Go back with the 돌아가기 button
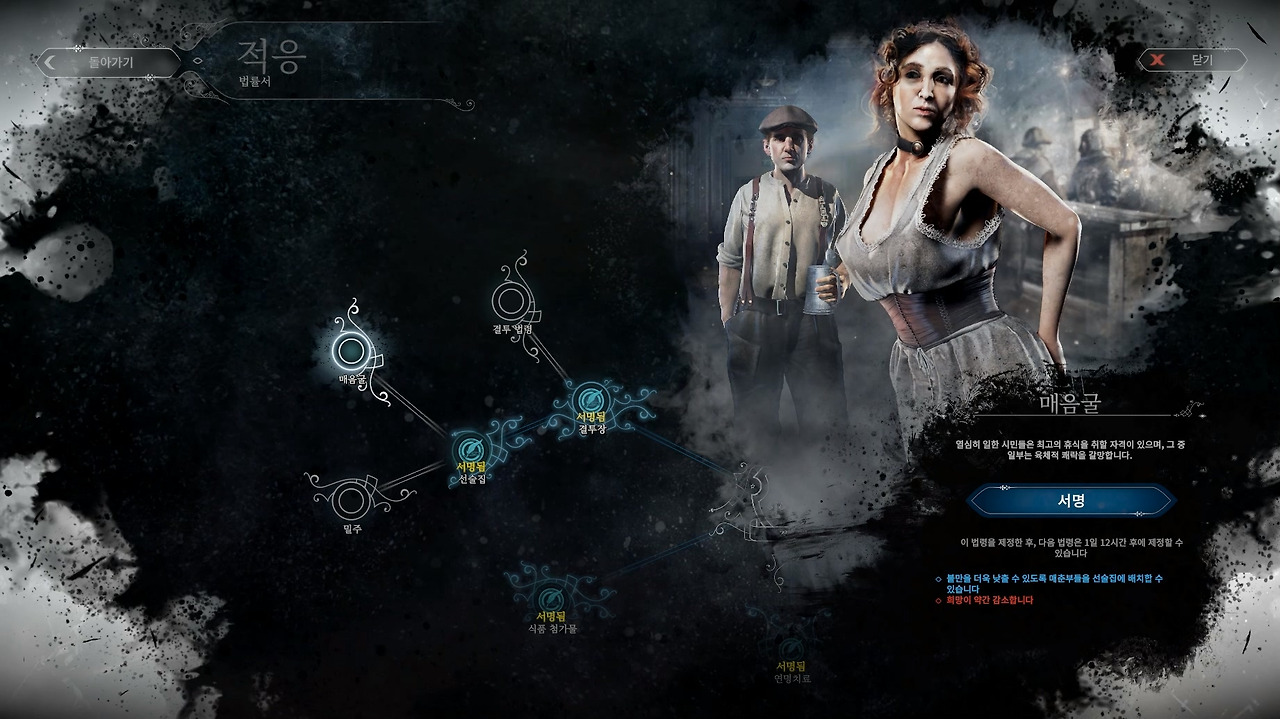 coord(109,62)
